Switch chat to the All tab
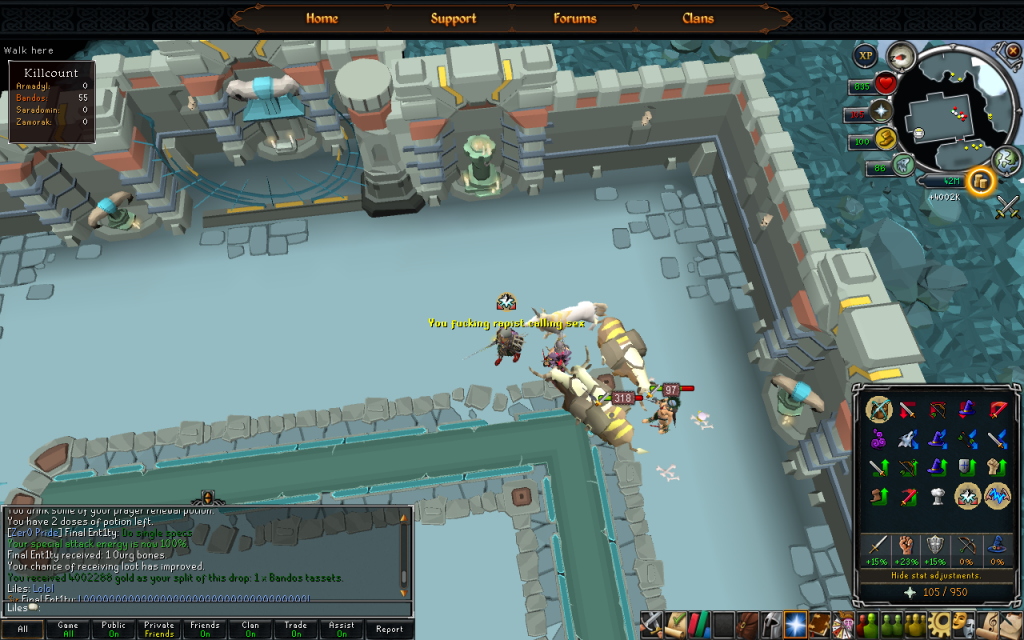Viewport: 1024px width, 640px height. point(22,629)
